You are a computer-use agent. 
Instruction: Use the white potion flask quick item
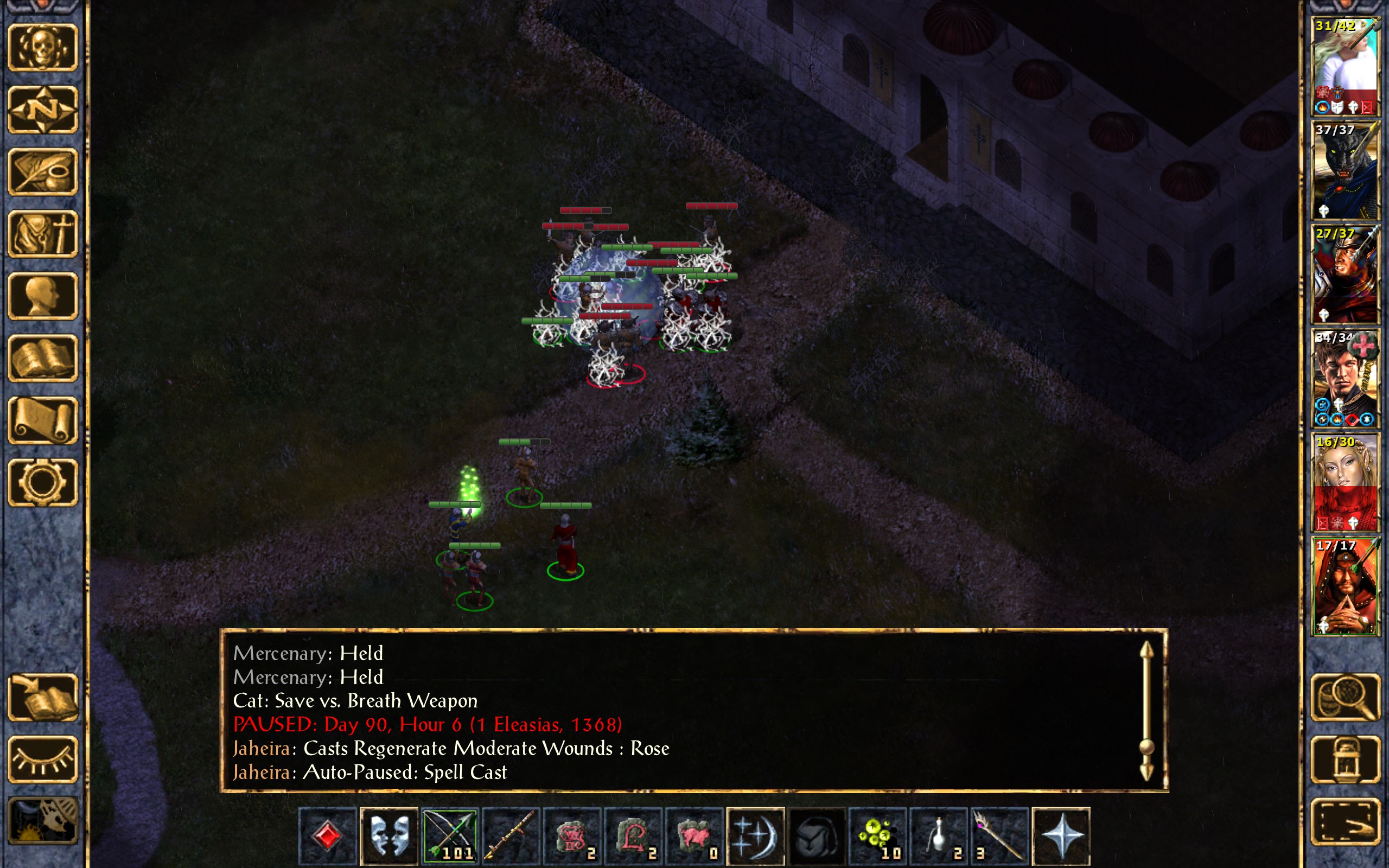(x=939, y=835)
